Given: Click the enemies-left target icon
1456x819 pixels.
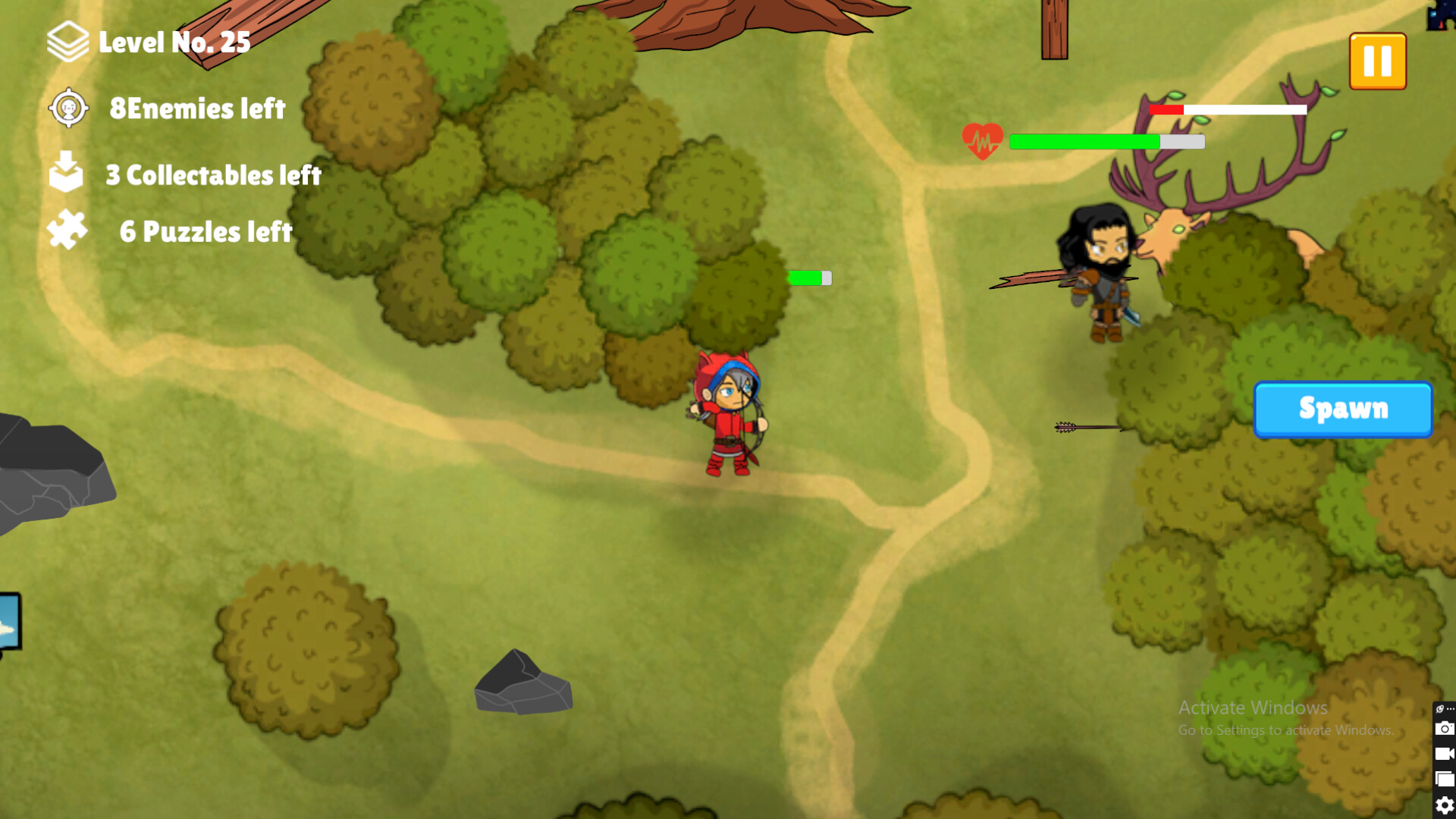Looking at the screenshot, I should pos(67,108).
